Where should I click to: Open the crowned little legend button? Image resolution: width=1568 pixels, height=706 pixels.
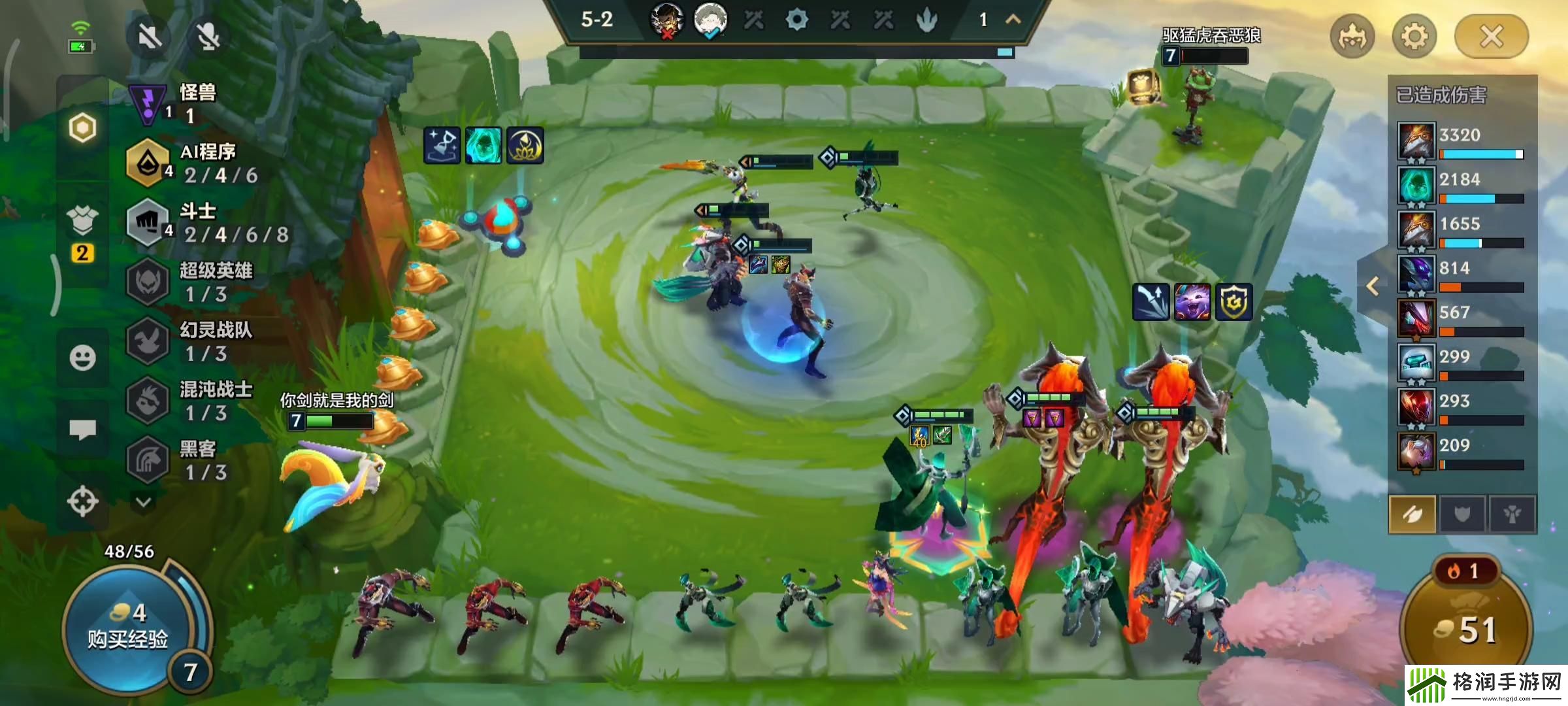pyautogui.click(x=1352, y=37)
